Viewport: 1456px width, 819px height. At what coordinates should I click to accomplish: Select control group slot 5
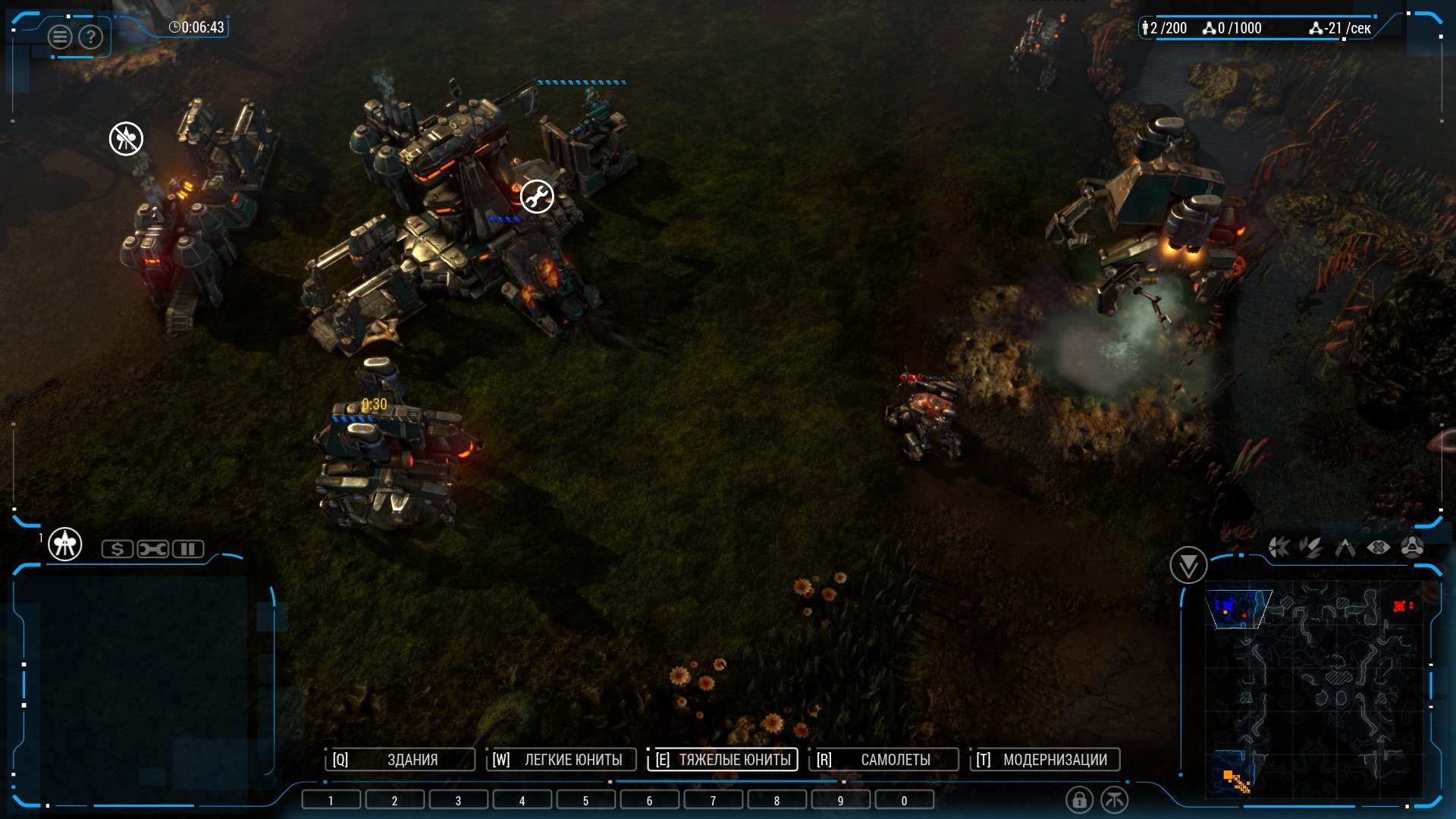click(585, 801)
